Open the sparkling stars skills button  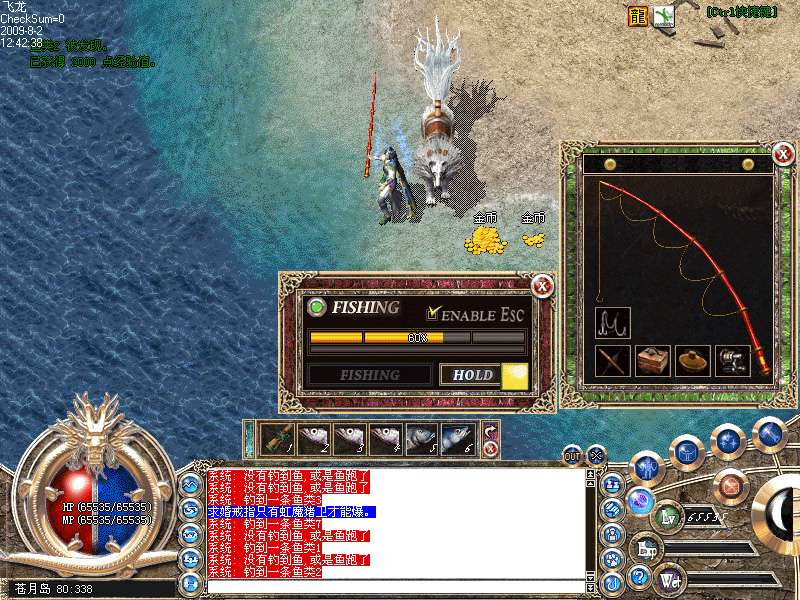(729, 439)
